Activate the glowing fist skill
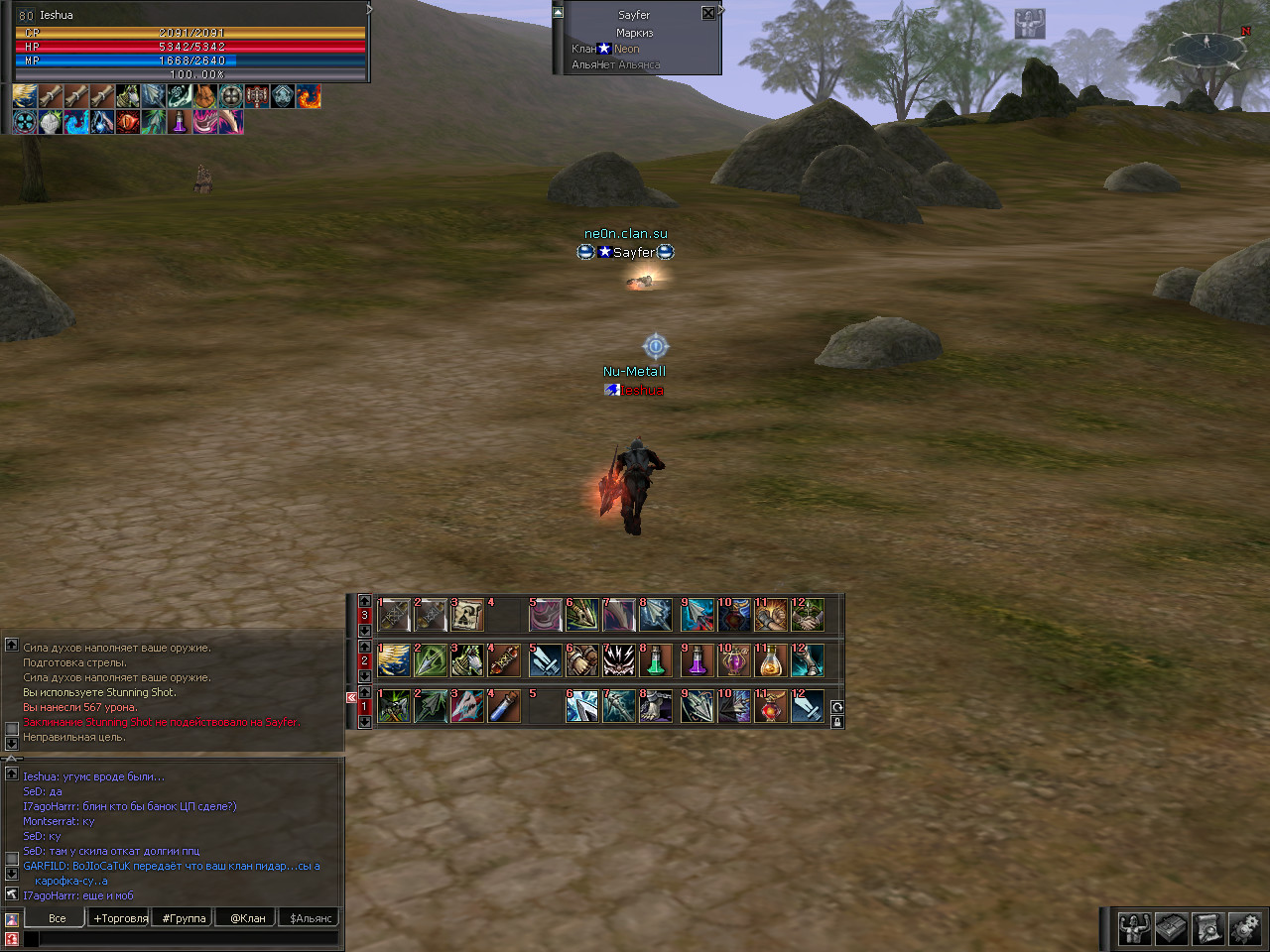Viewport: 1270px width, 952px height. [771, 615]
